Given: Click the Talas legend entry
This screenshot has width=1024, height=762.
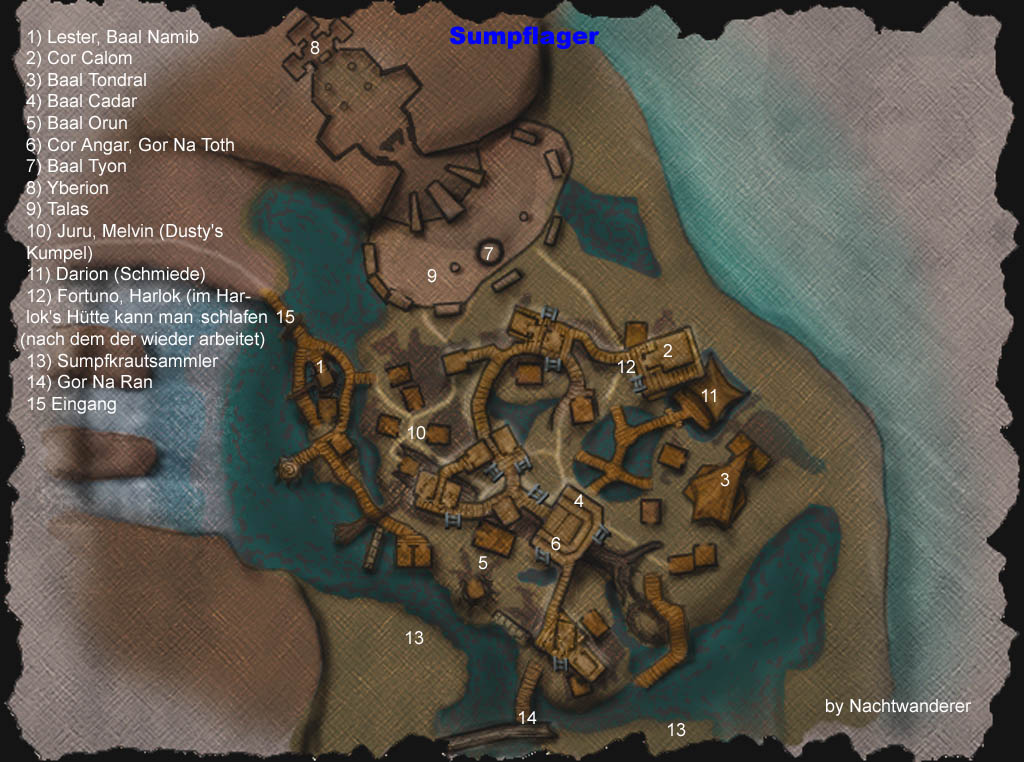Looking at the screenshot, I should click(x=58, y=209).
